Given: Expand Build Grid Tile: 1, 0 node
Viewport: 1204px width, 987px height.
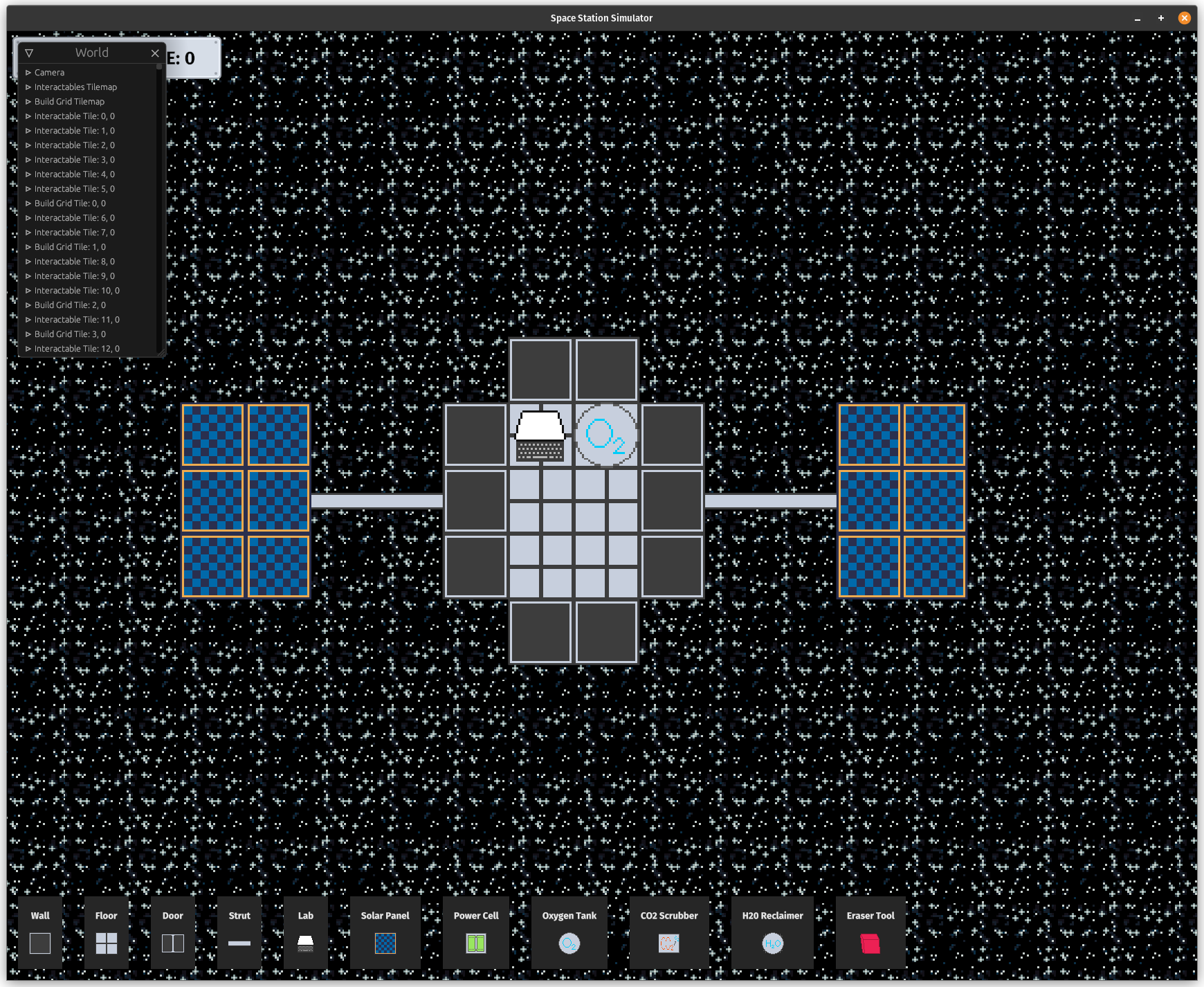Looking at the screenshot, I should (x=28, y=246).
